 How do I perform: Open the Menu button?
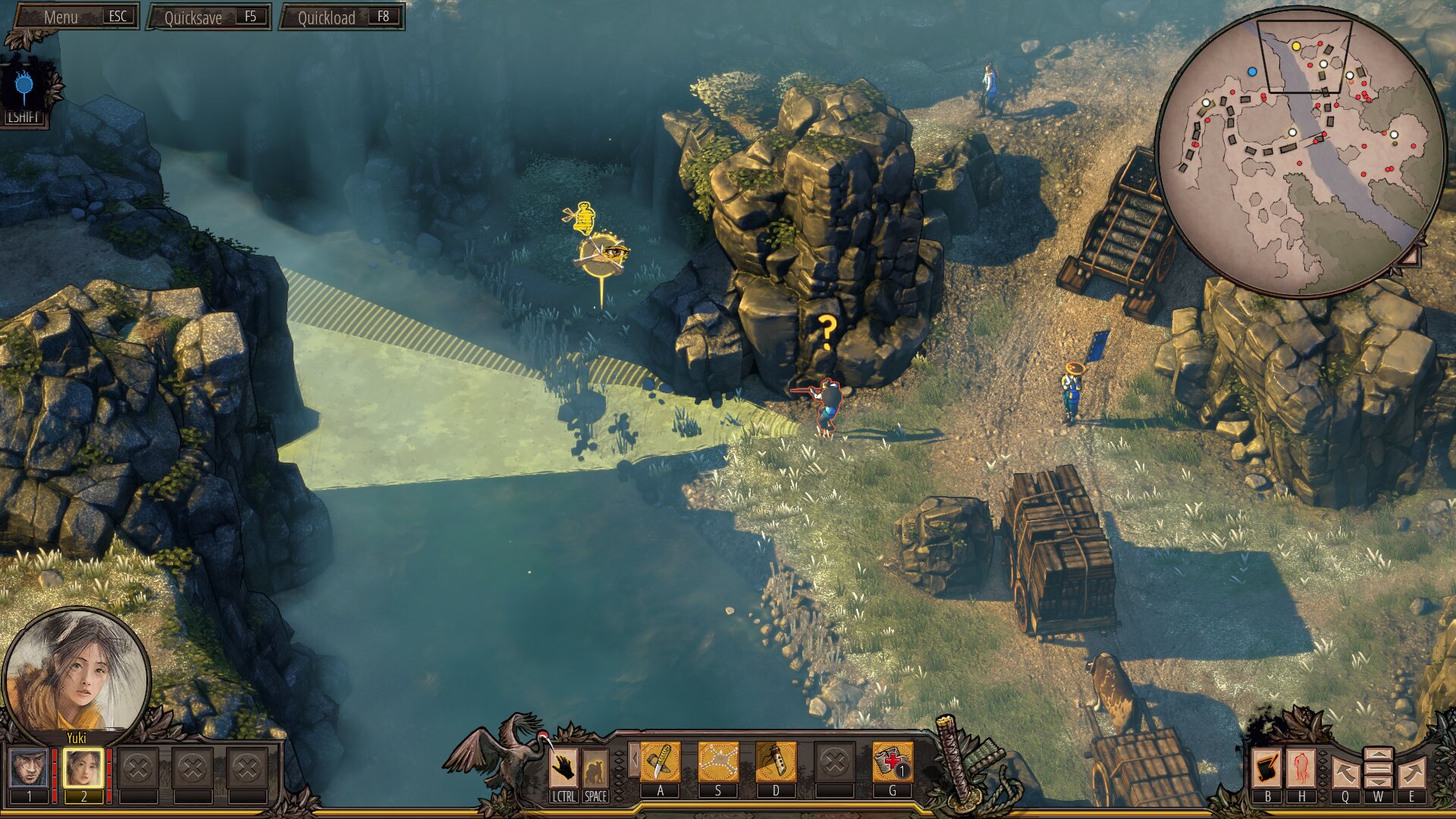pyautogui.click(x=76, y=17)
